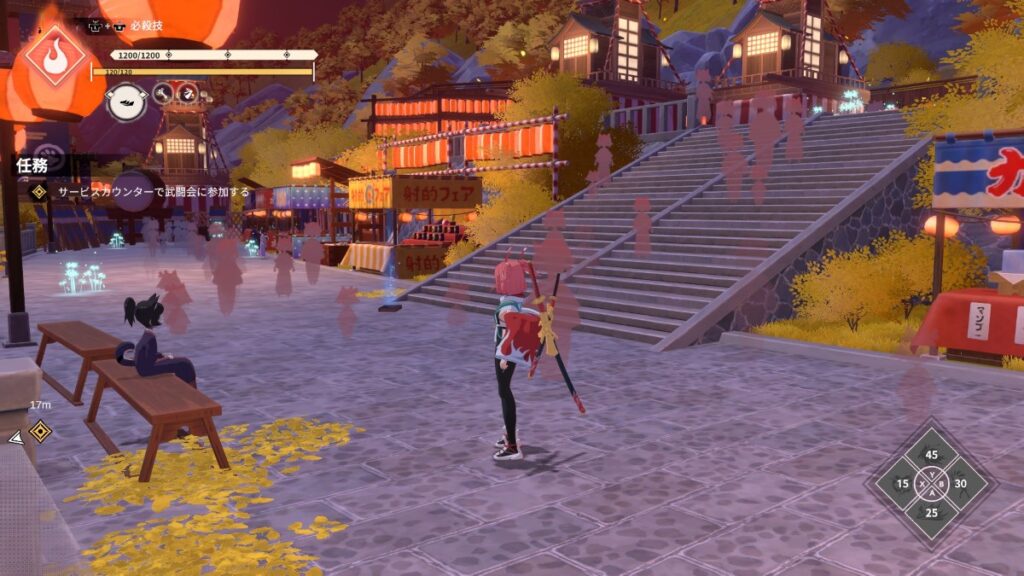
Task: Click the flame emblem diamond icon
Action: coord(55,57)
